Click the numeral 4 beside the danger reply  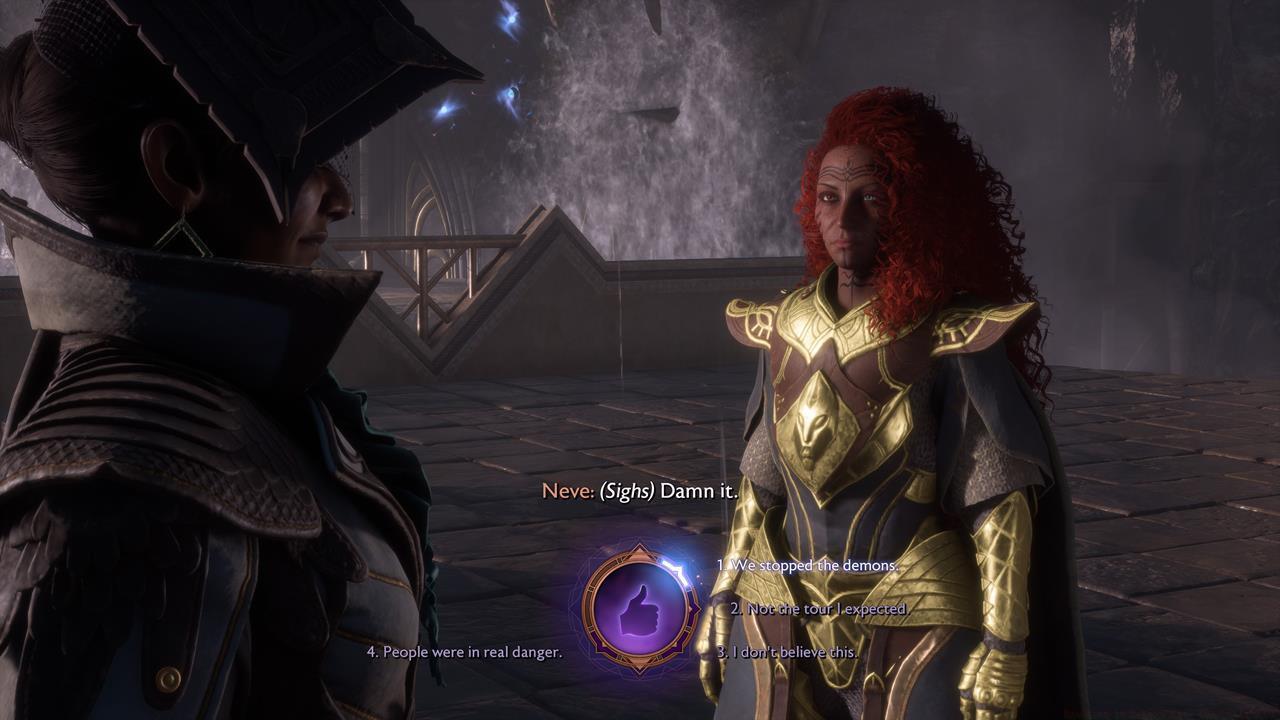click(370, 650)
